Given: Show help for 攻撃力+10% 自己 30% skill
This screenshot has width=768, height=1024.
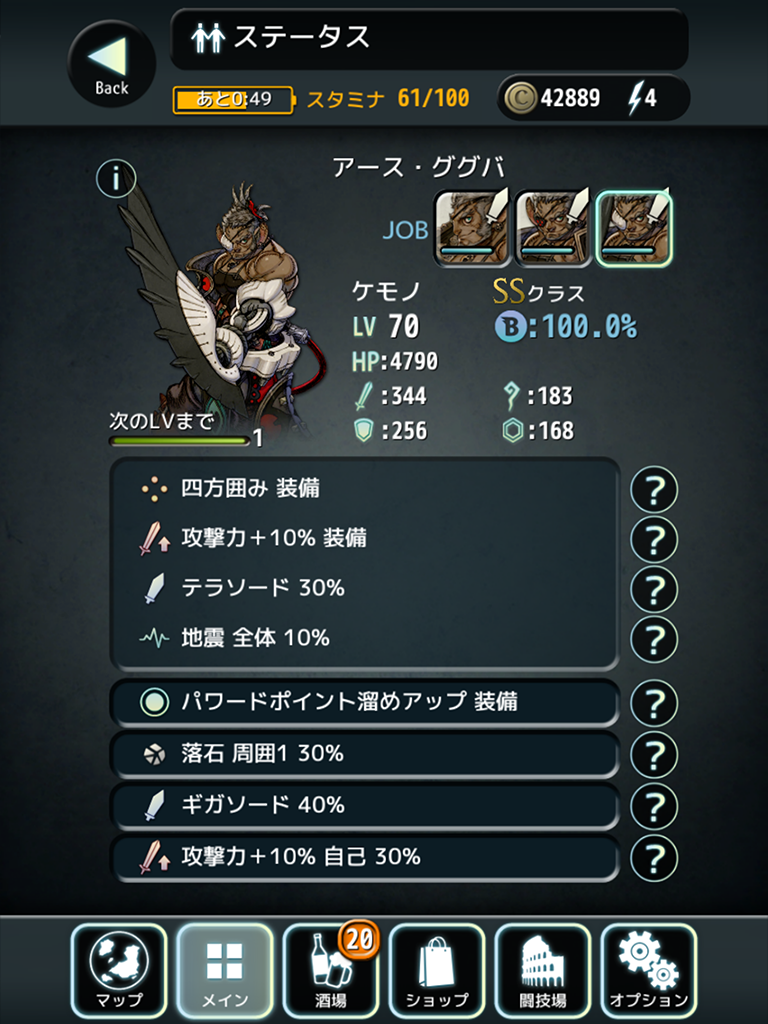Looking at the screenshot, I should 654,858.
